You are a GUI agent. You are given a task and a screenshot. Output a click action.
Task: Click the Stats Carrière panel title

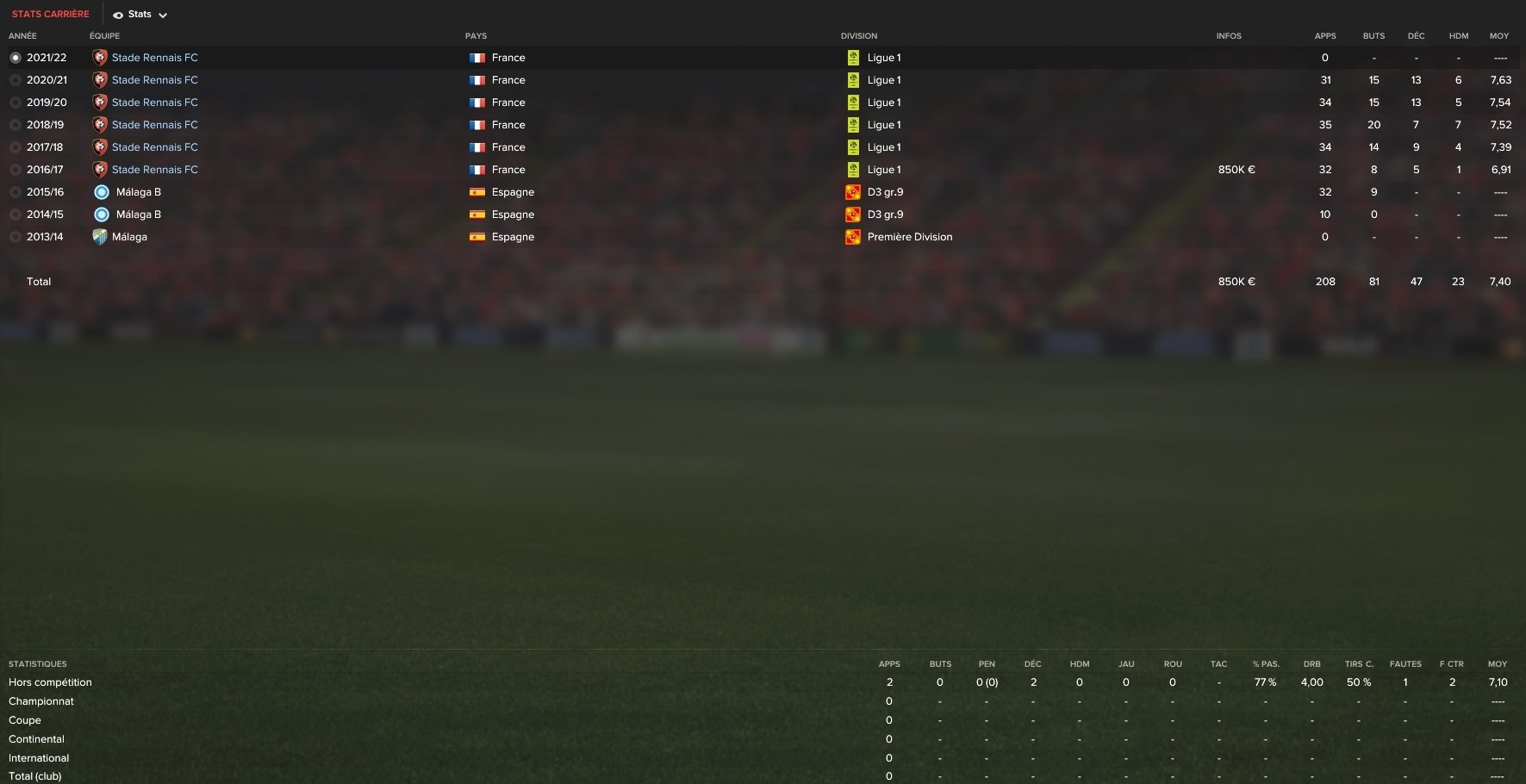[50, 14]
